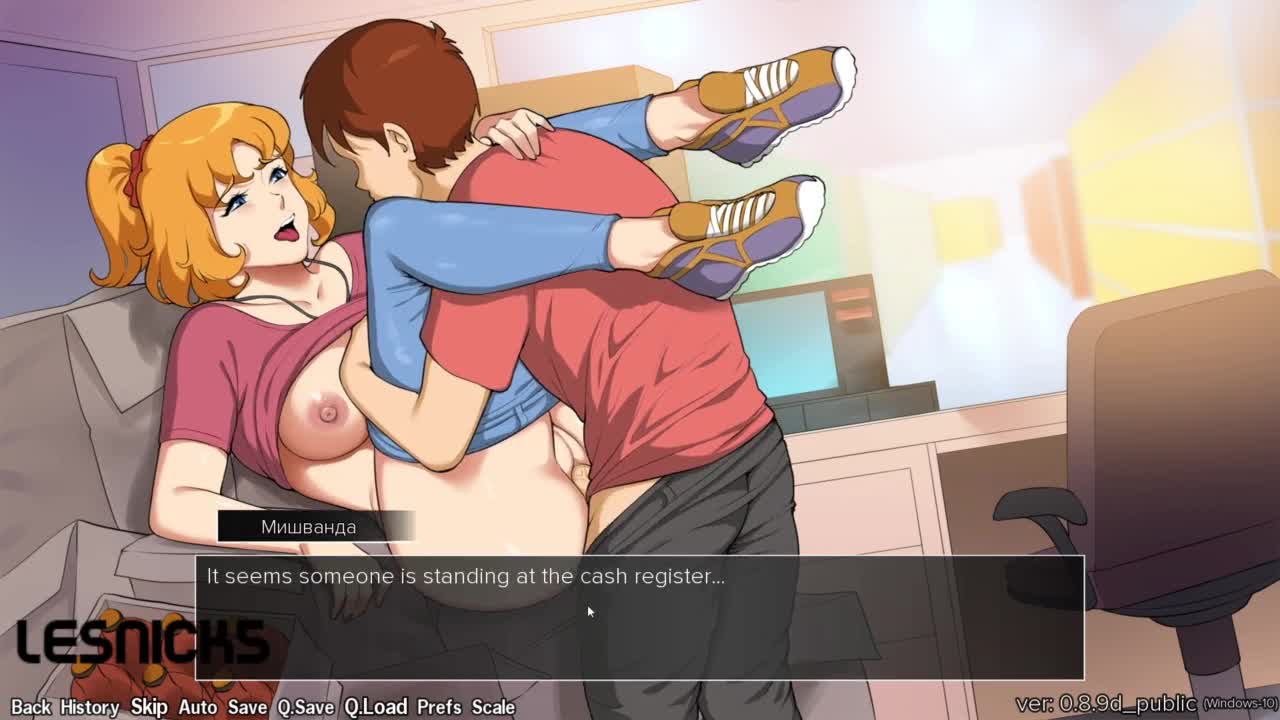
Task: Toggle Auto advance
Action: (x=197, y=706)
